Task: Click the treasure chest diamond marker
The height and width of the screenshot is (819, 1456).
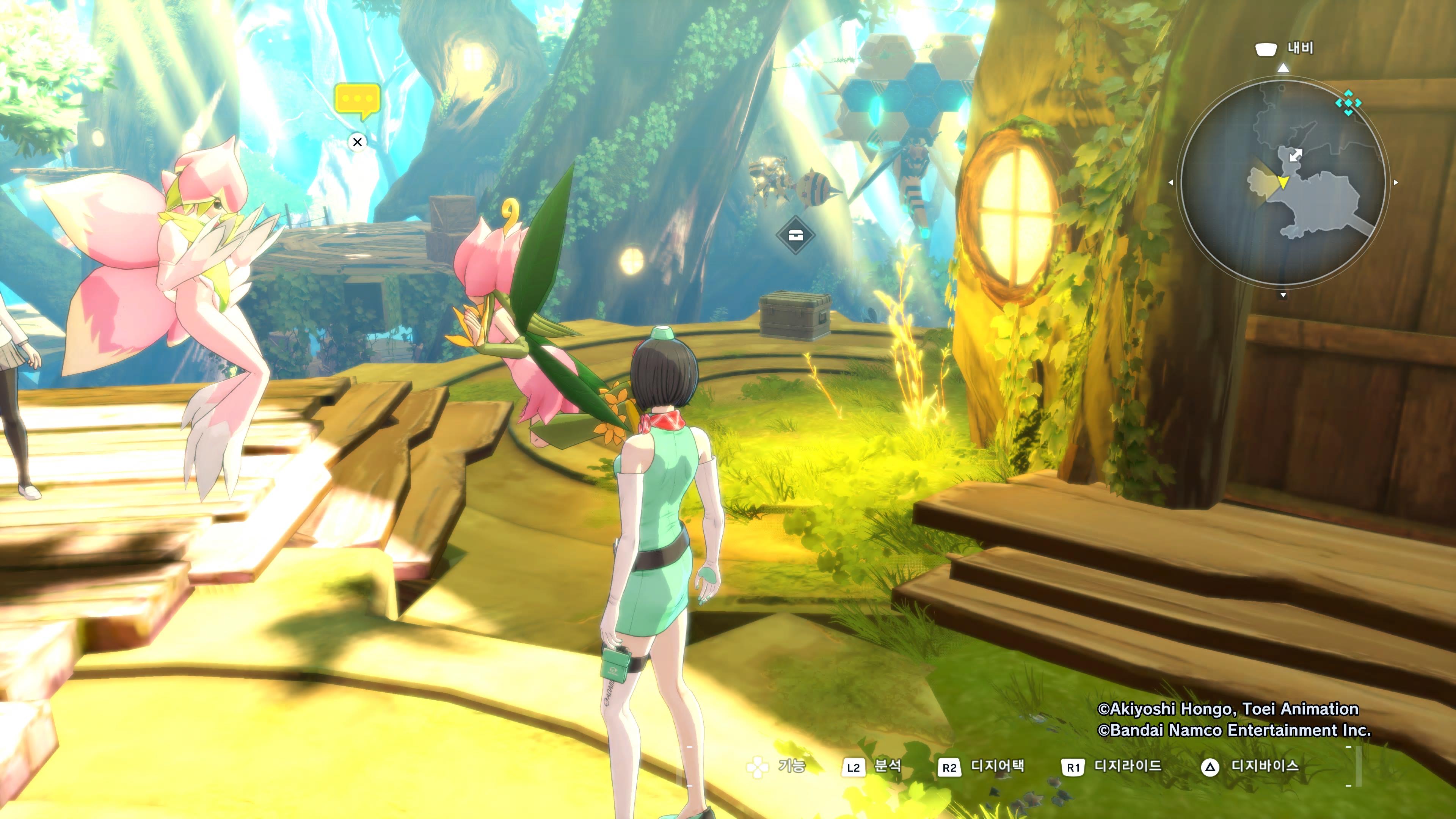Action: (795, 235)
